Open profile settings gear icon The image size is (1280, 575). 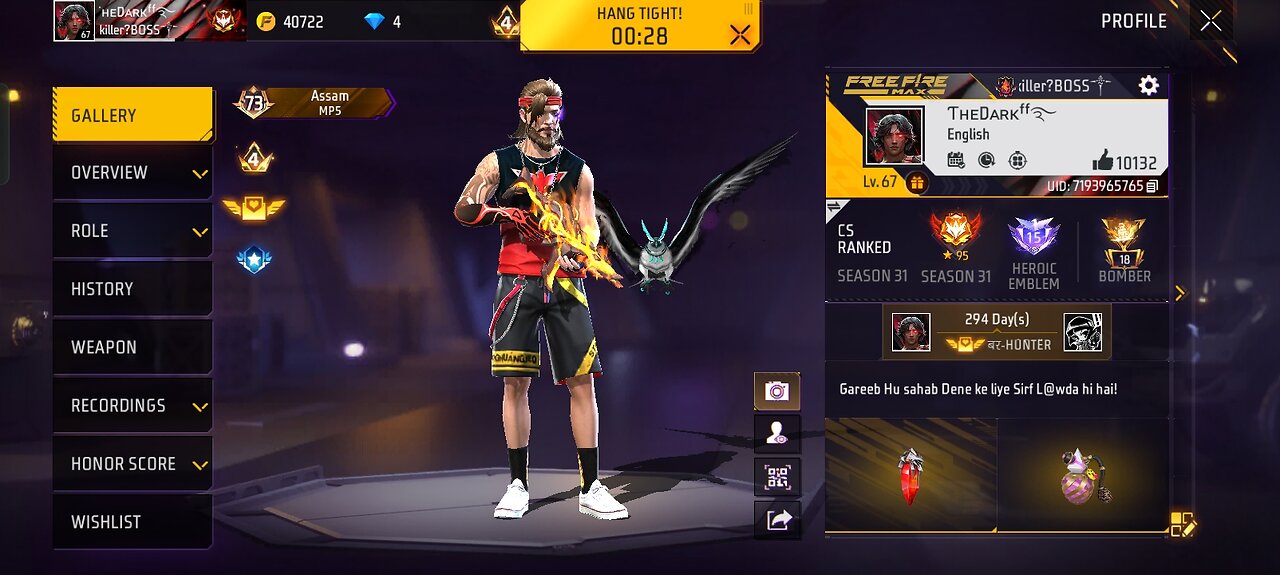tap(1148, 86)
